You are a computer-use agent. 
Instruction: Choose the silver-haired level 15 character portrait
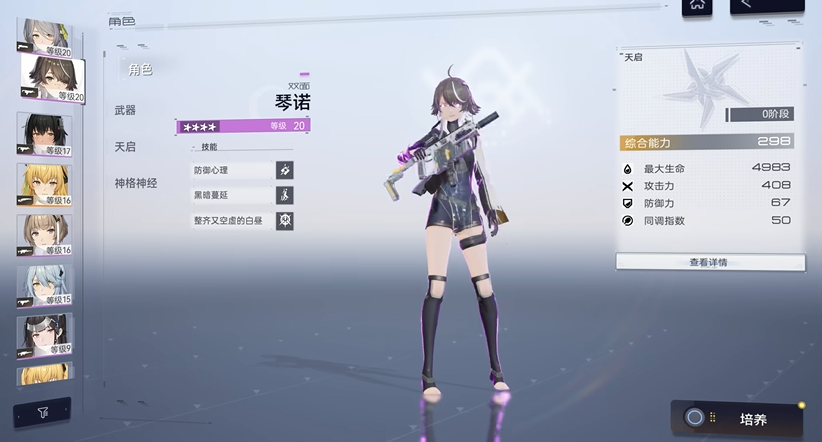44,286
